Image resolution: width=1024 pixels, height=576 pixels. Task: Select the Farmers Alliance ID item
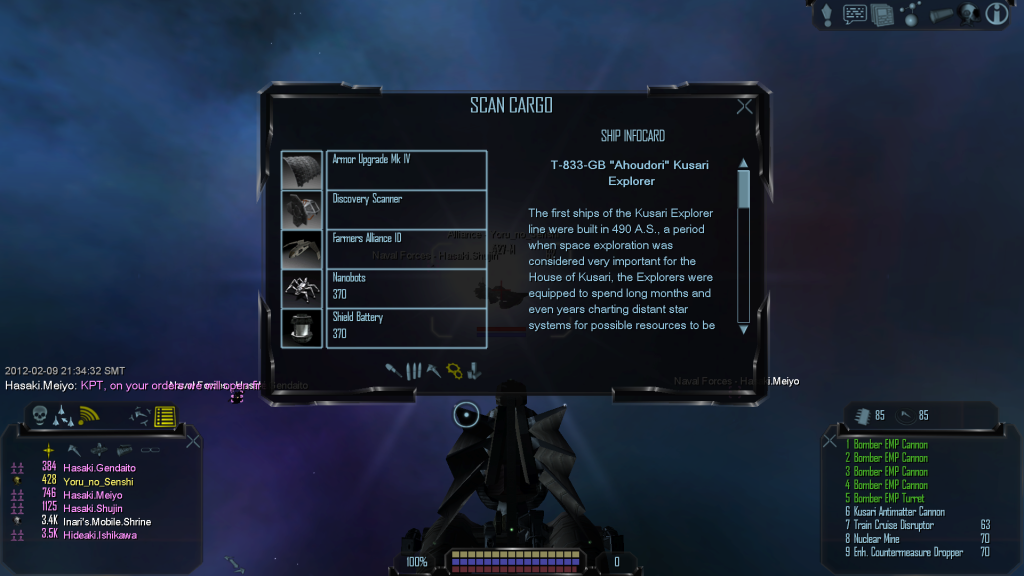click(406, 248)
